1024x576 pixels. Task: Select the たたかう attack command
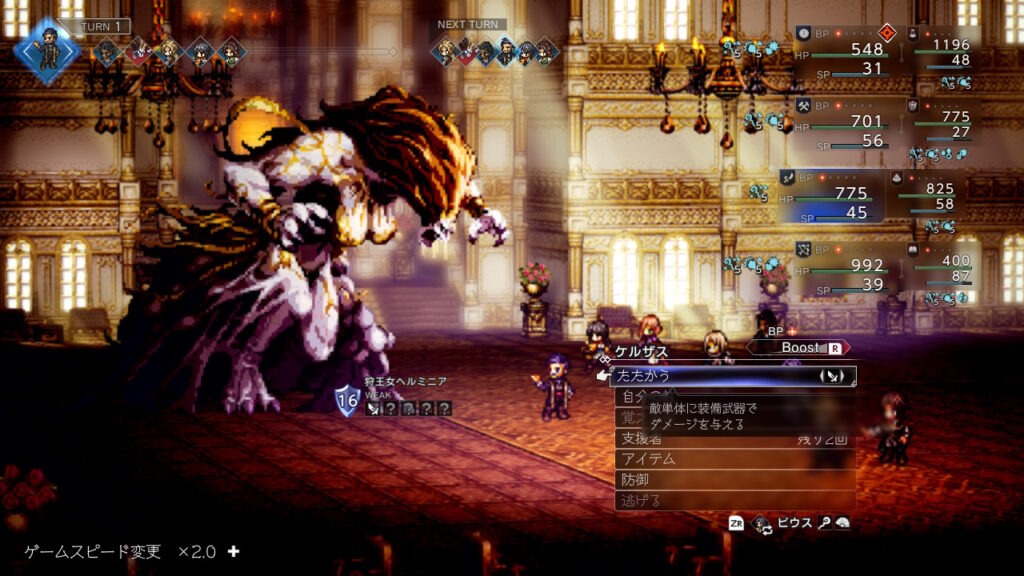(x=700, y=377)
